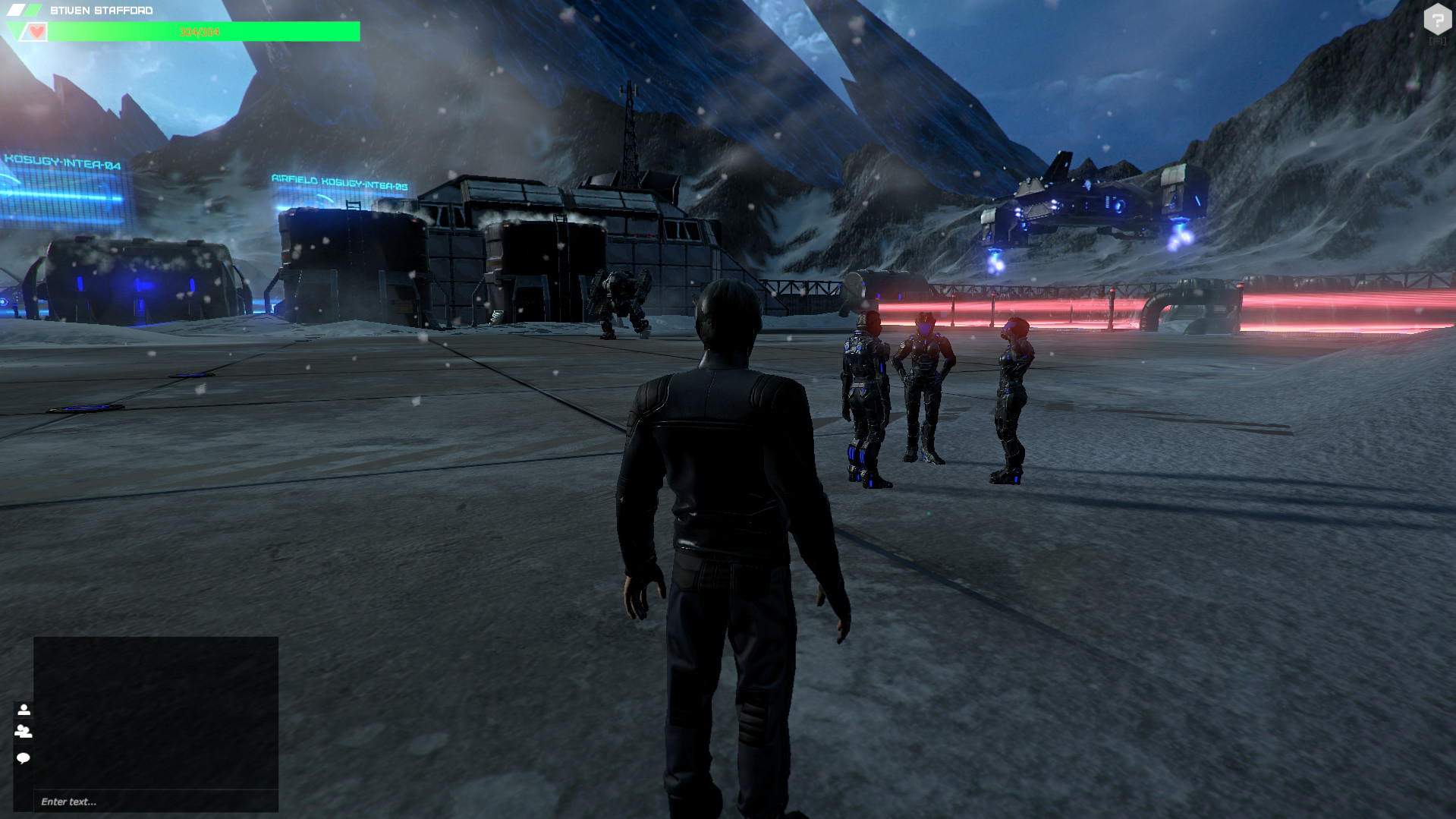Open the hexagonal help icon top-right
Viewport: 1456px width, 819px height.
pos(1438,19)
